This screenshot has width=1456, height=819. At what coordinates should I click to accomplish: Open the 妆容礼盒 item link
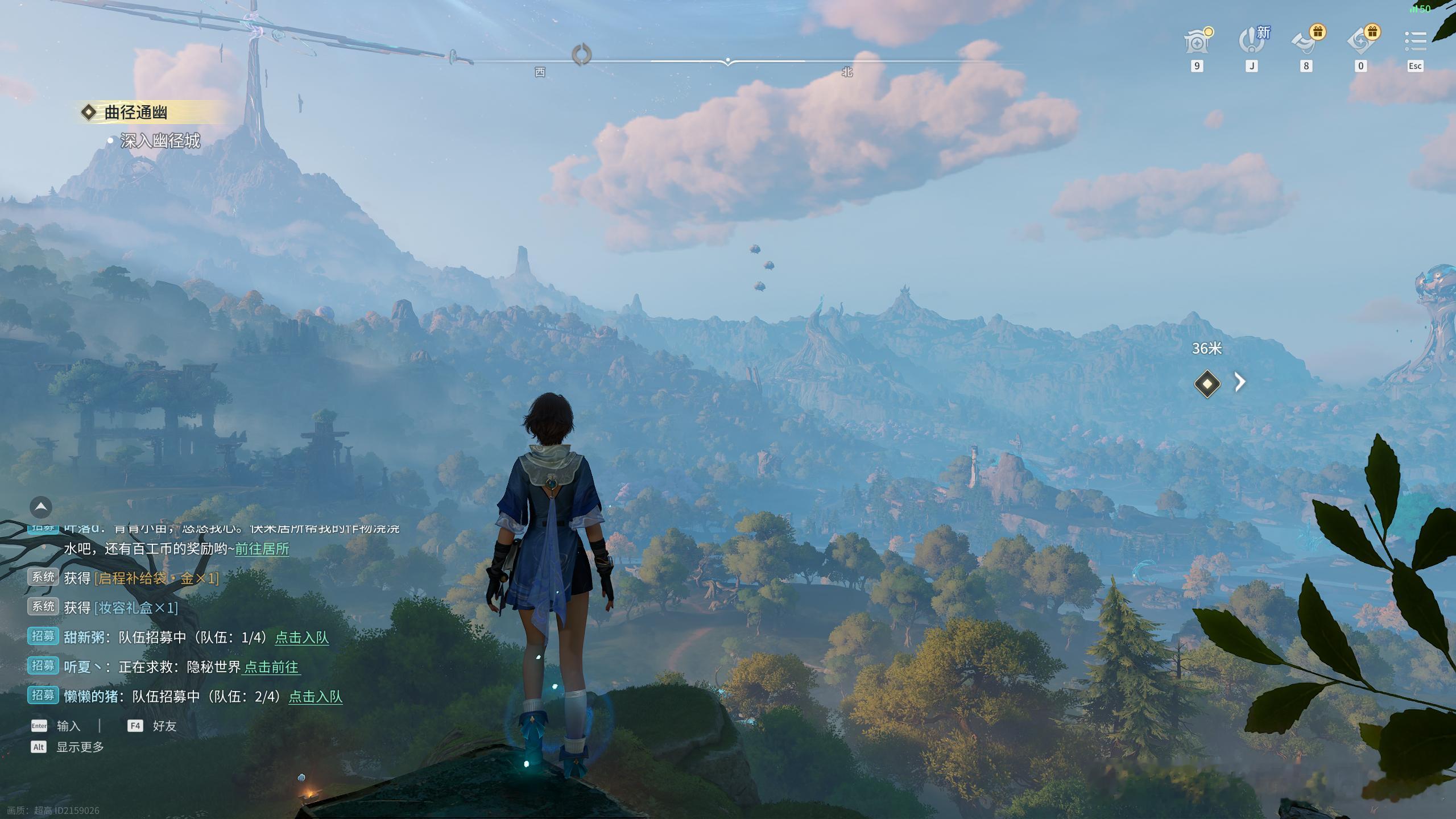(136, 608)
